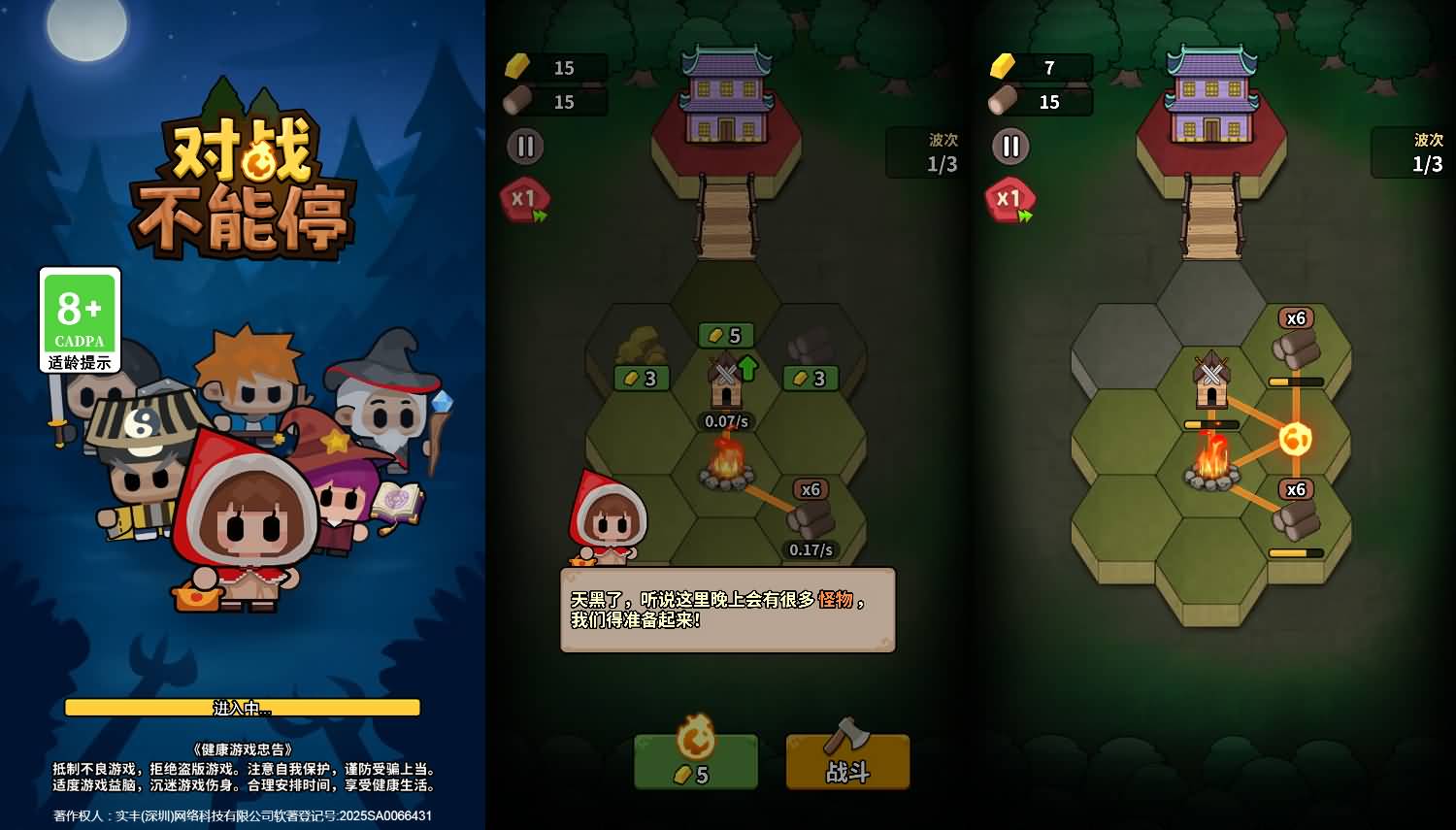1456x830 pixels.
Task: Click the wood log resource counter
Action: tap(553, 102)
